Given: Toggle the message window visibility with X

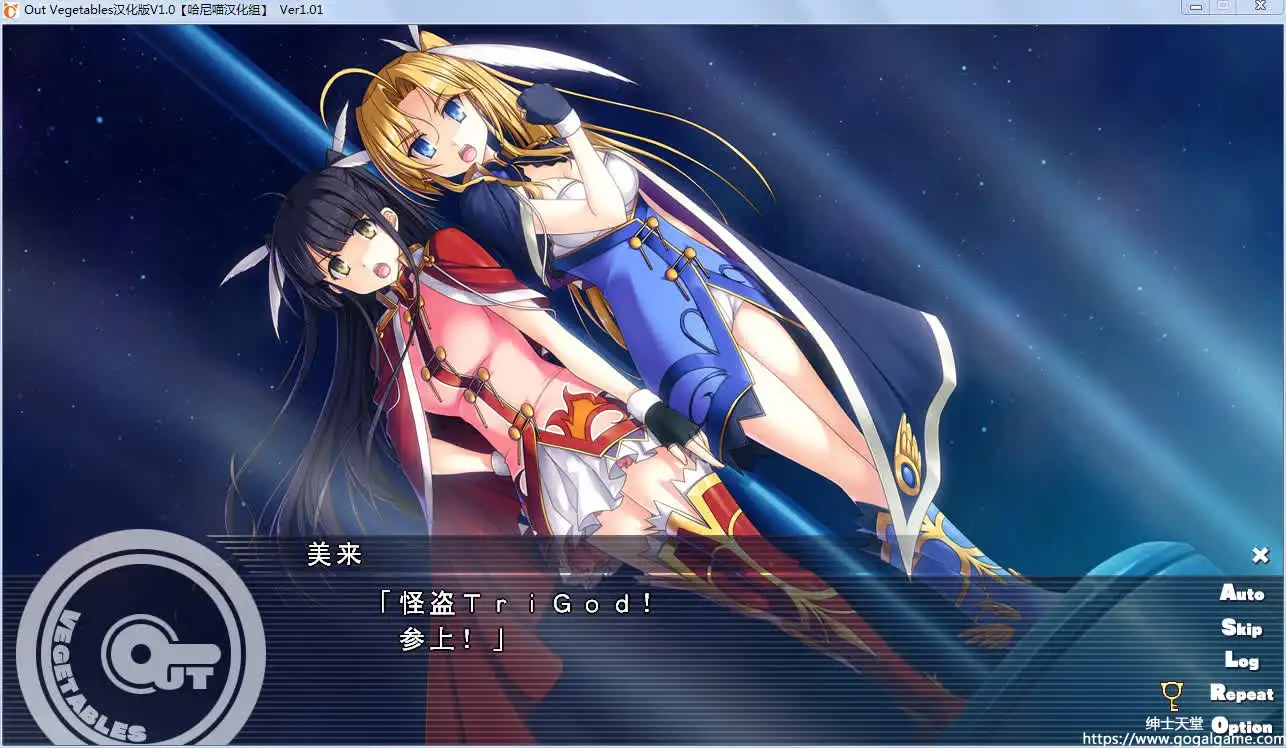Looking at the screenshot, I should 1259,554.
